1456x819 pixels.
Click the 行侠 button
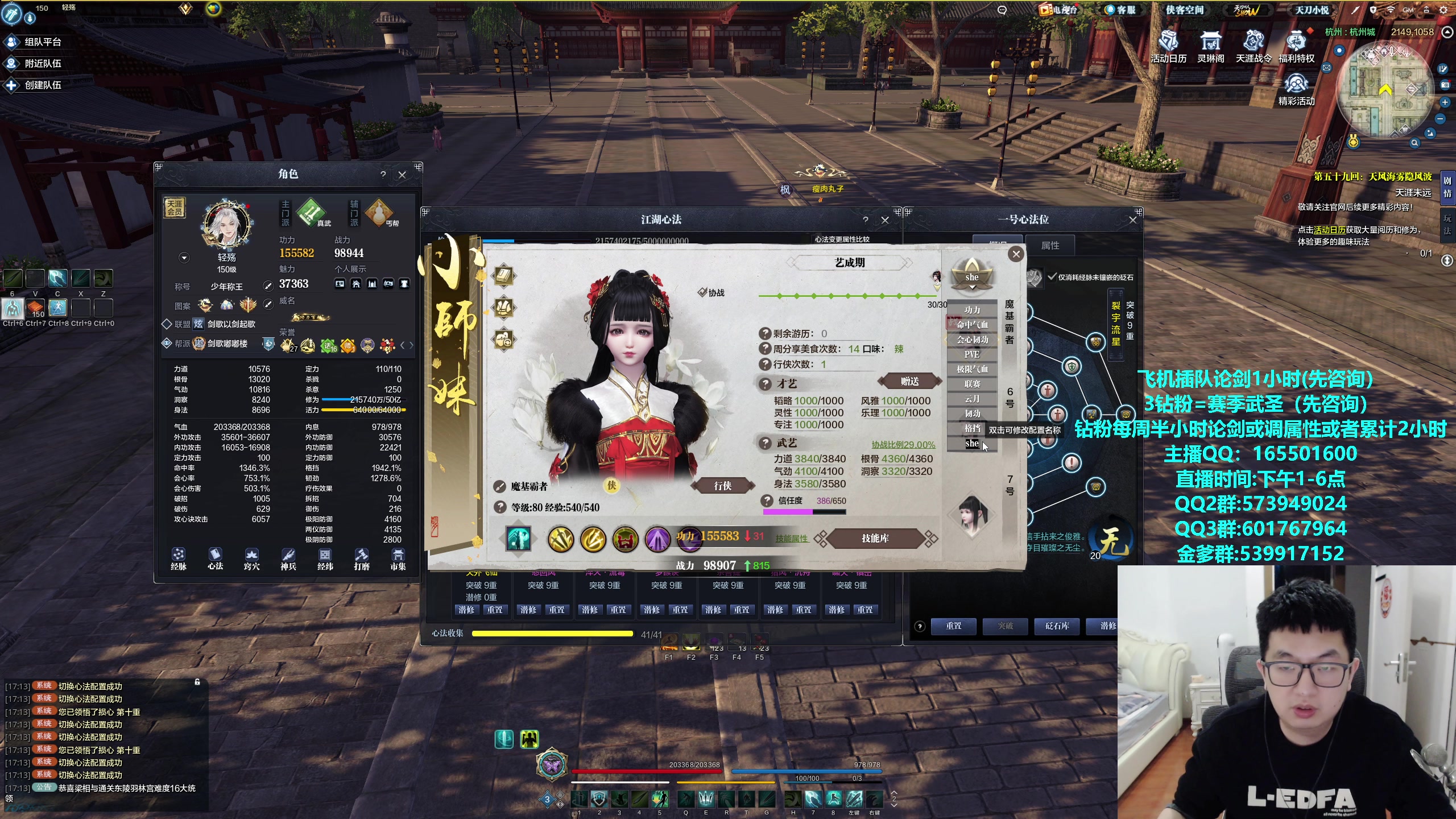(x=722, y=486)
